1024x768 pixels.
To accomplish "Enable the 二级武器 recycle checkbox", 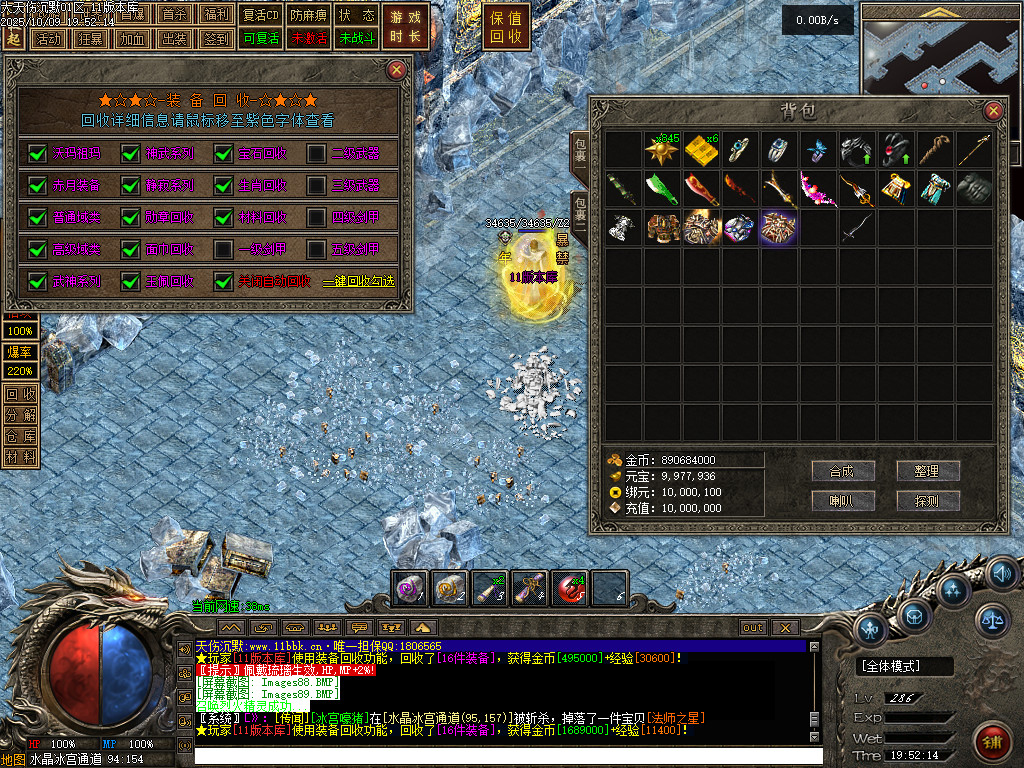I will [x=316, y=153].
